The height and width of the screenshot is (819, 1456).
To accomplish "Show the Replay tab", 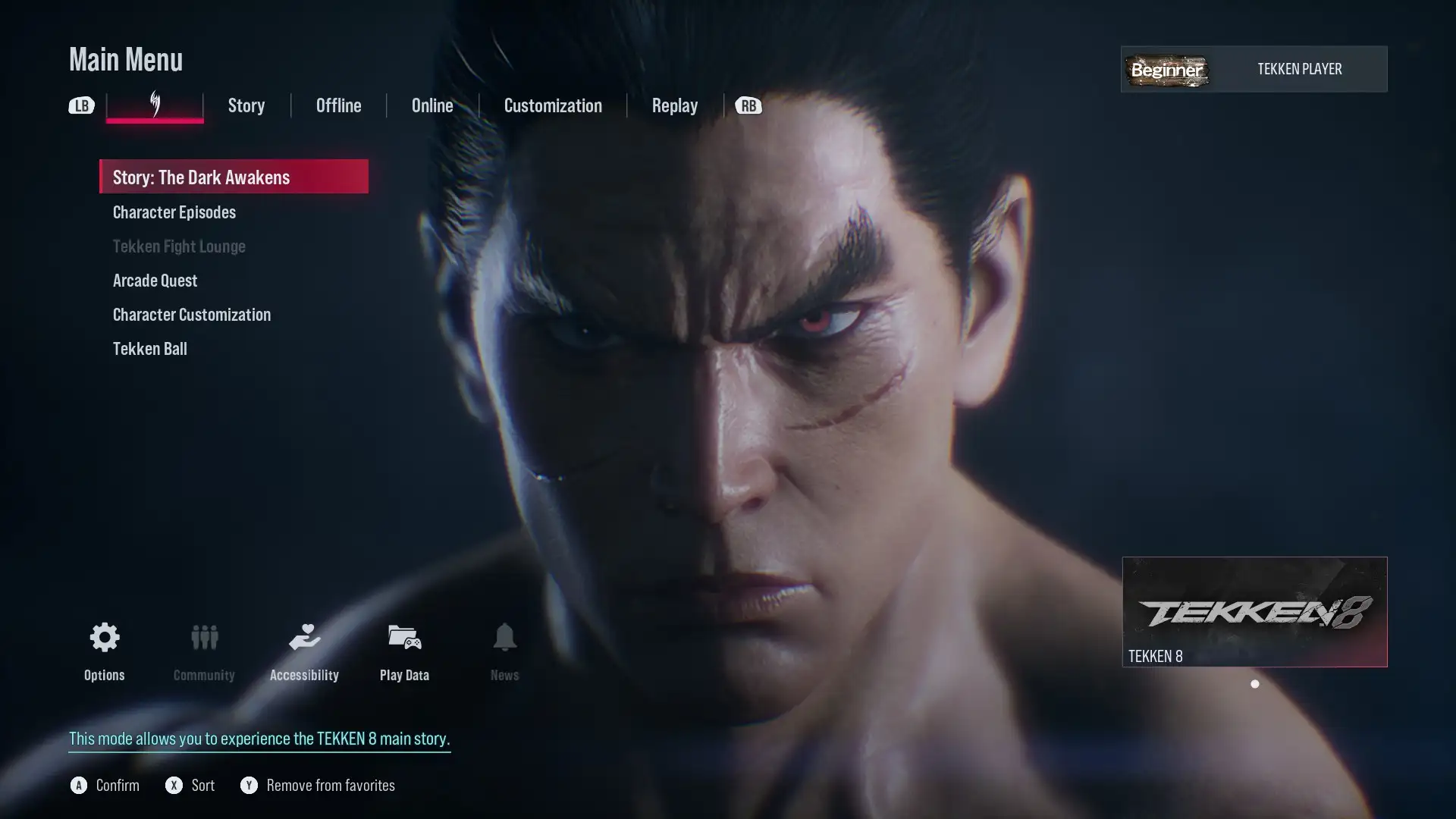I will (x=674, y=105).
